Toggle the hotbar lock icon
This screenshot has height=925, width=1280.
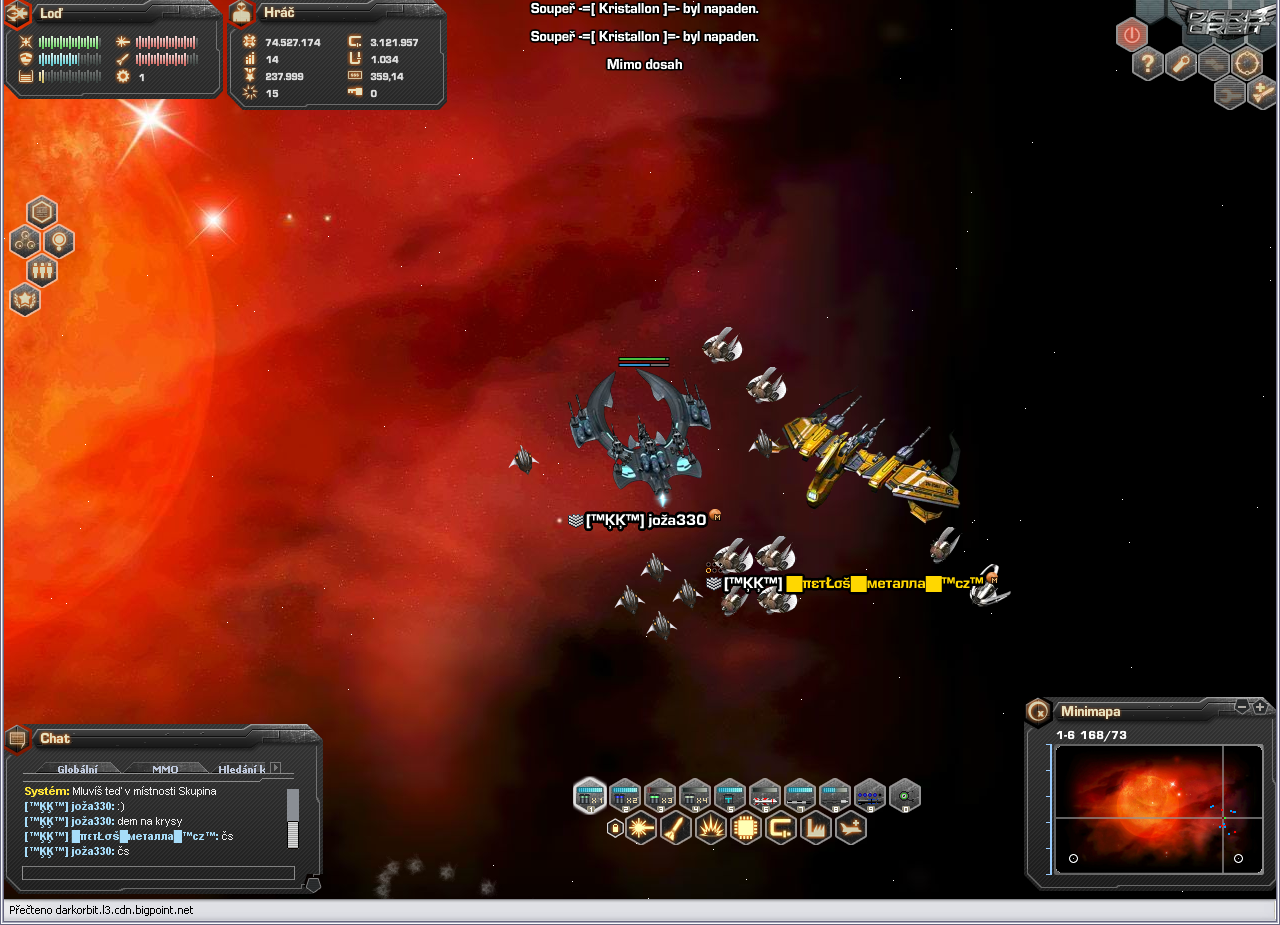point(615,828)
